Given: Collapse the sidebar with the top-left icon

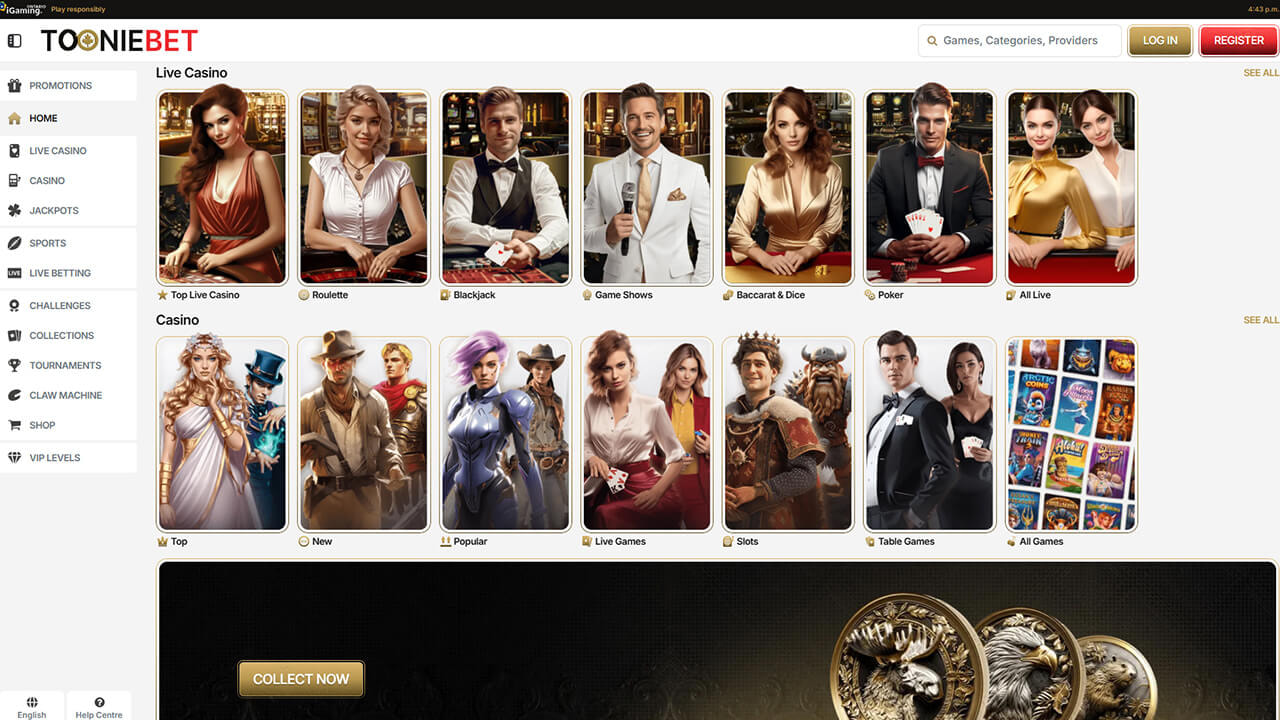Looking at the screenshot, I should coord(14,40).
